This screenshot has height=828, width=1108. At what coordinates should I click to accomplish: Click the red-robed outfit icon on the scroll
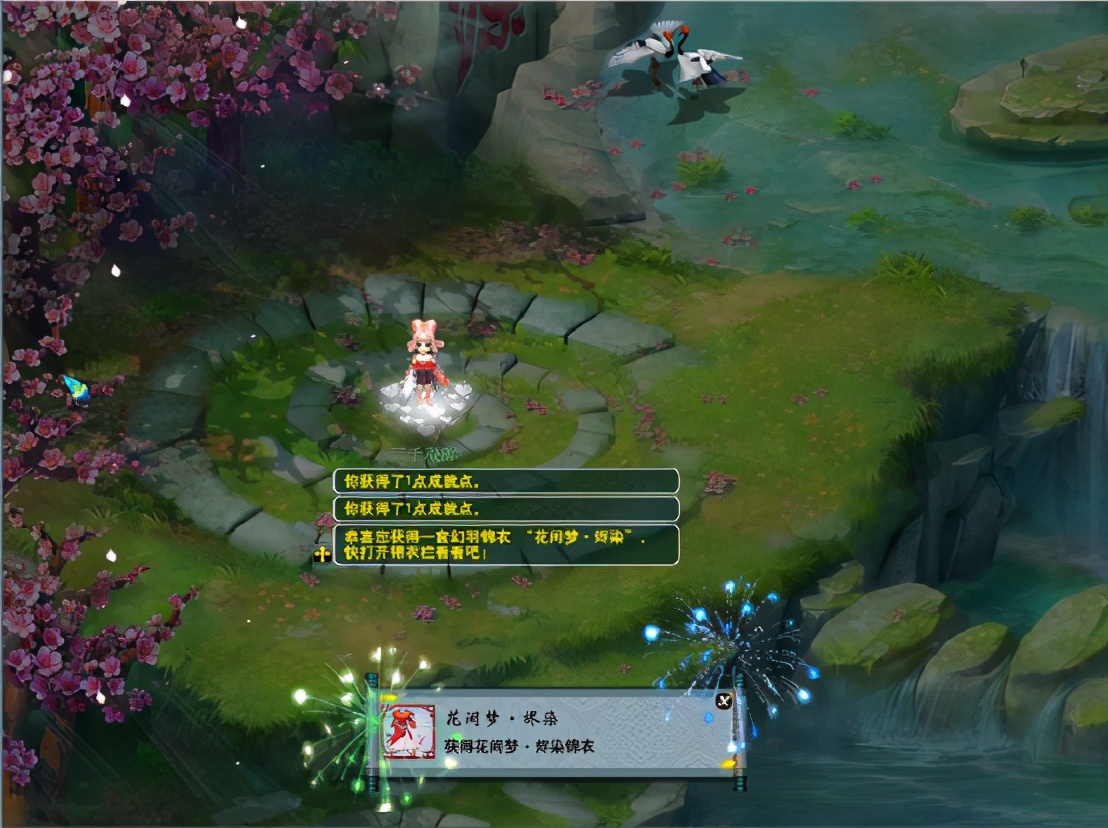(x=408, y=732)
